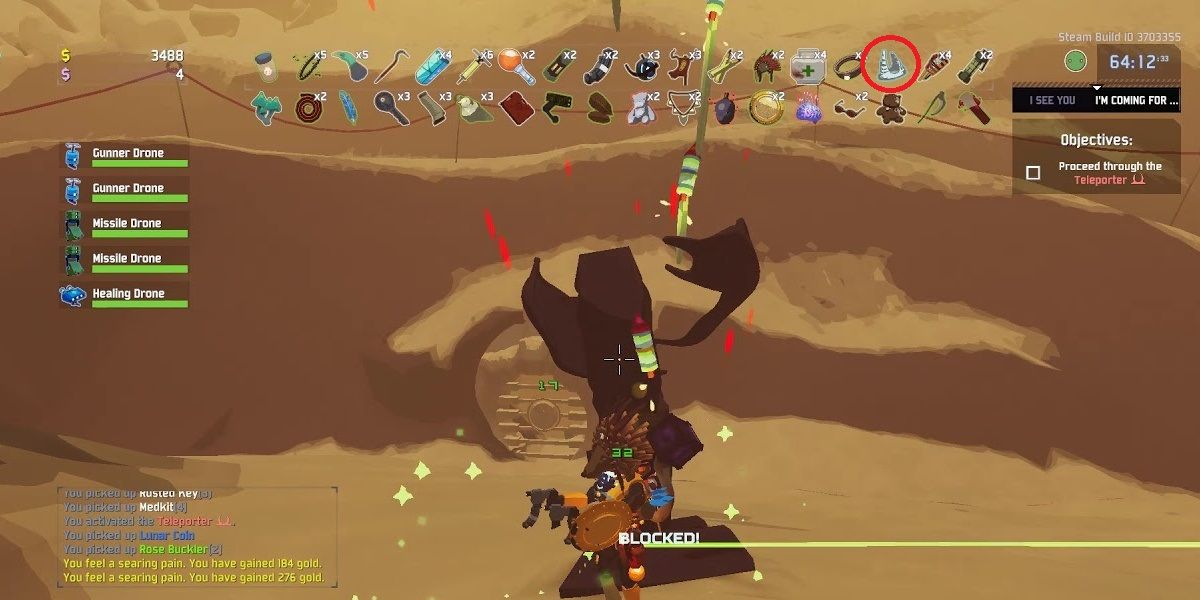The image size is (1200, 600).
Task: Click the chat log box
Action: coord(197,536)
